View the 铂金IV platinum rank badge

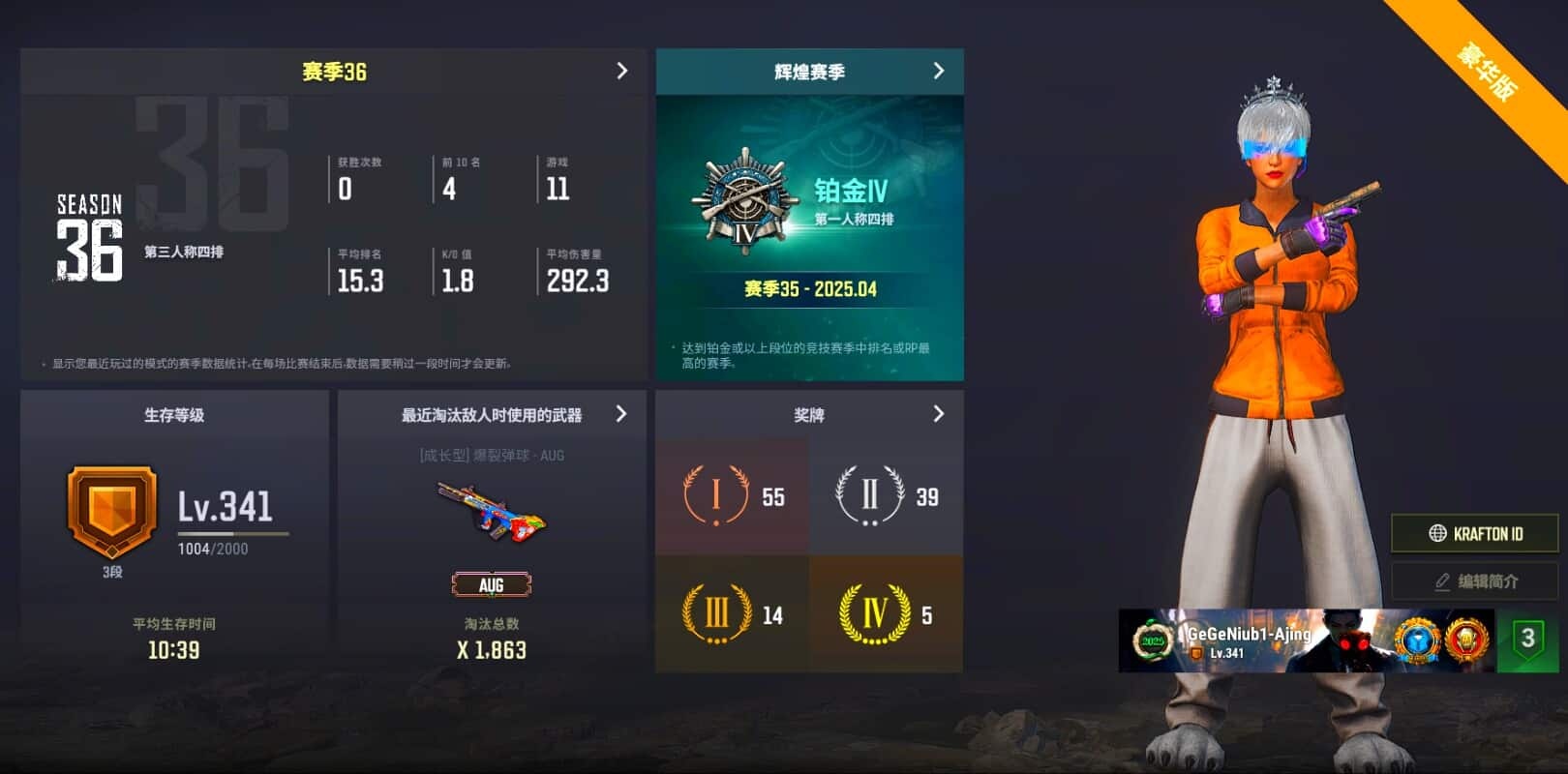coord(744,201)
